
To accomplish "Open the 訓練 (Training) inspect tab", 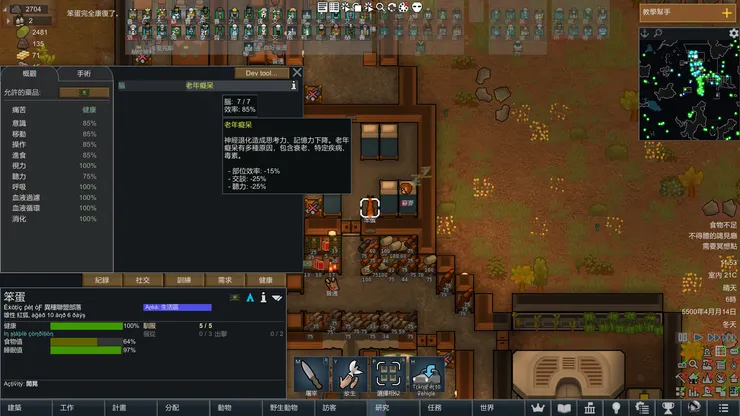I will point(184,280).
